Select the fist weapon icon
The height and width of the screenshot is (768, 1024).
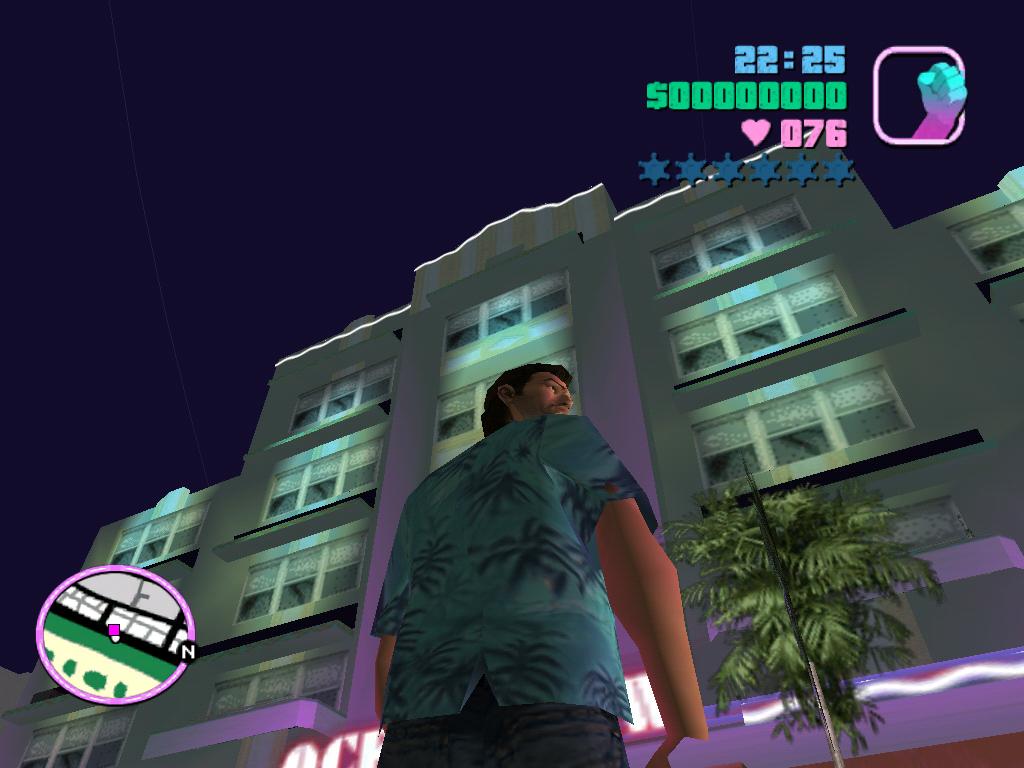click(x=919, y=95)
